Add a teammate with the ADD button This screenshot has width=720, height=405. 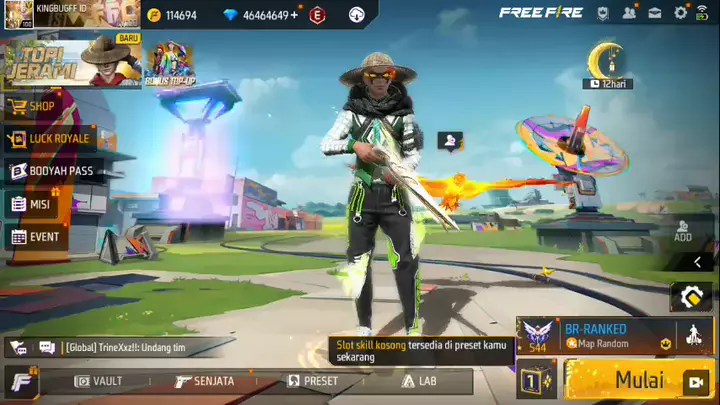coord(683,231)
